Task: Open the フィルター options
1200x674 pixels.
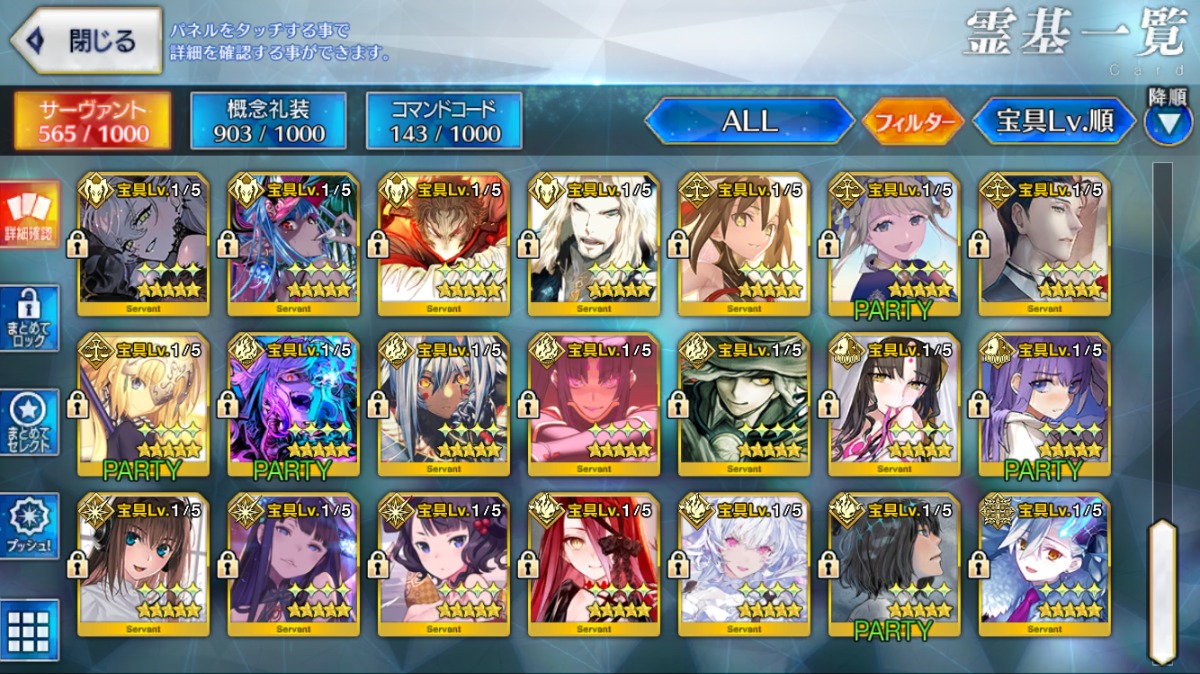Action: (x=913, y=123)
